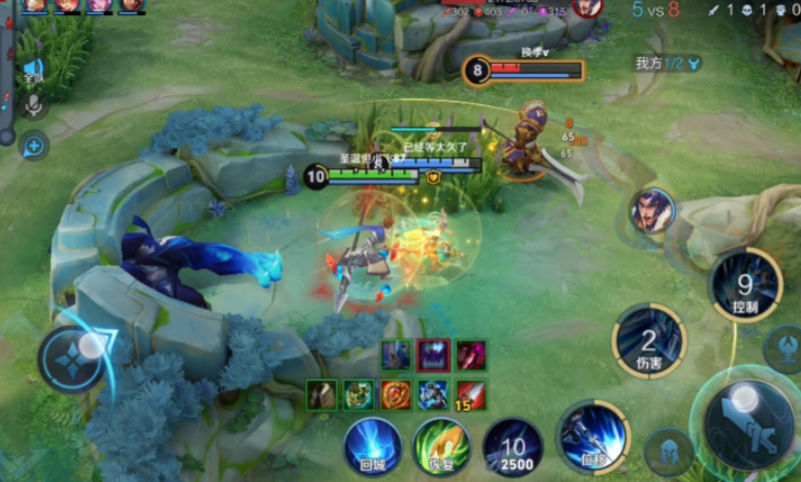Cast the 位移 dash skill
This screenshot has height=482, width=801.
593,435
